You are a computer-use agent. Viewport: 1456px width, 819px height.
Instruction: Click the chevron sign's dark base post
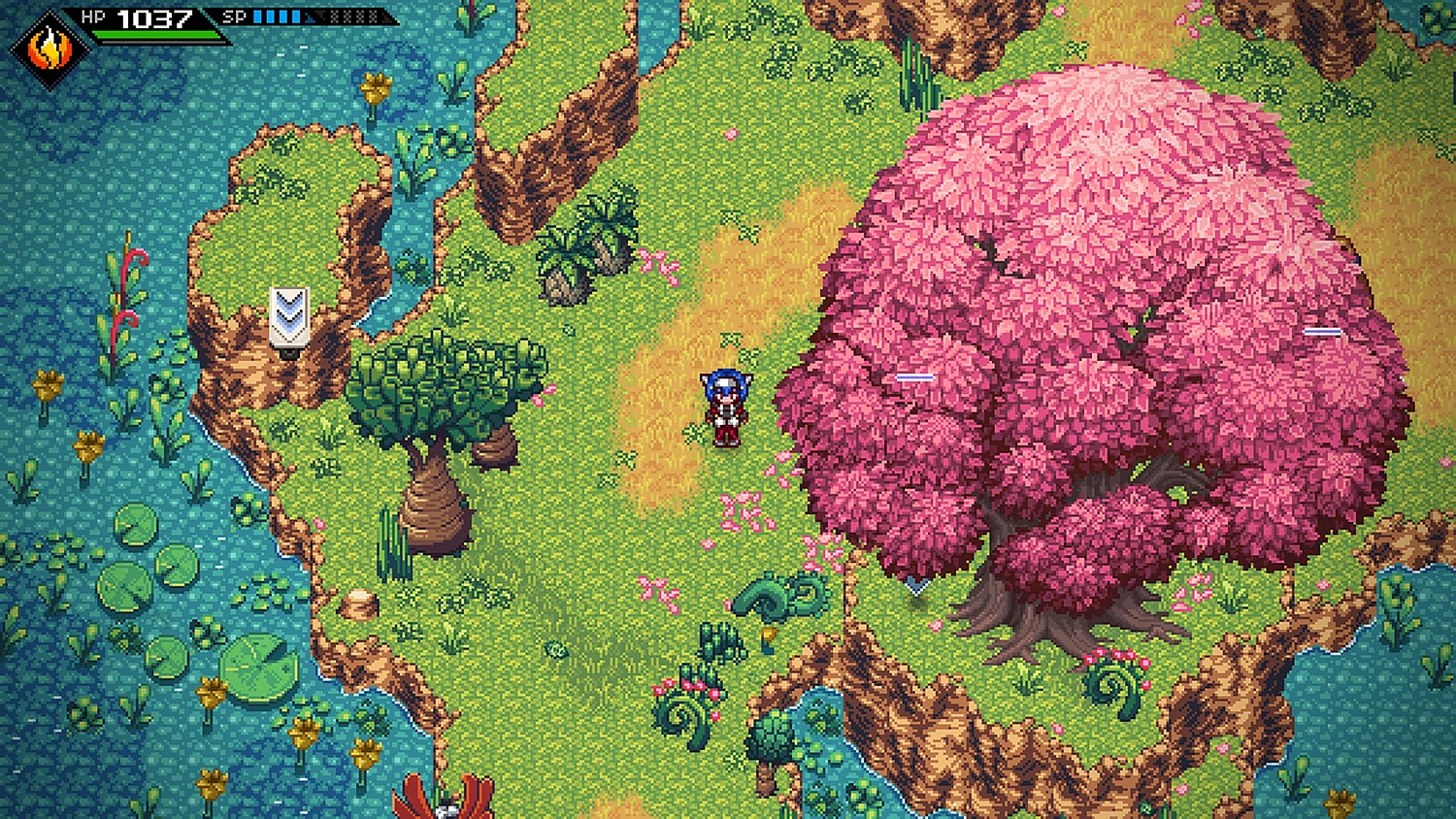(289, 353)
